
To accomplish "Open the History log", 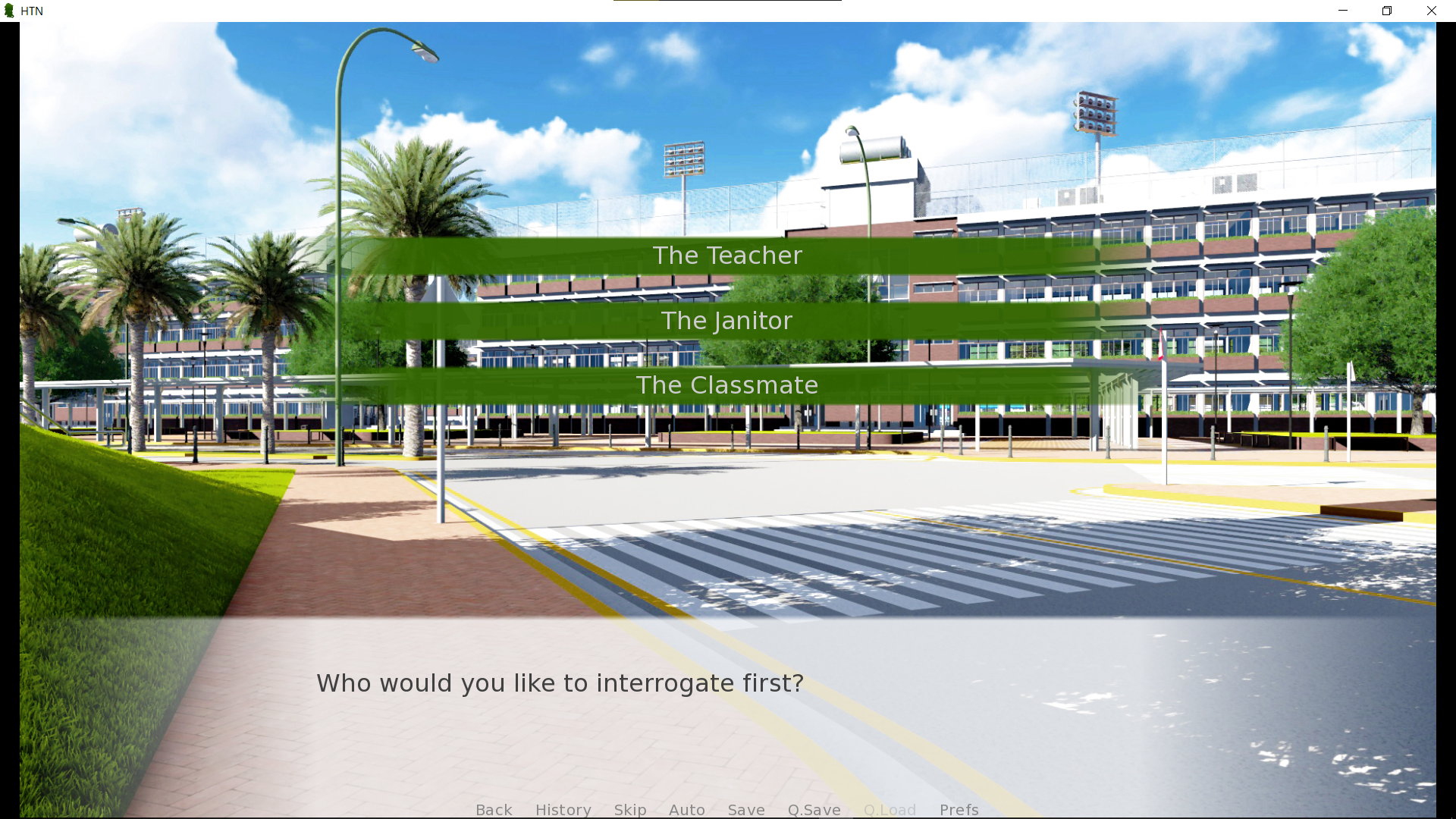I will pyautogui.click(x=563, y=809).
